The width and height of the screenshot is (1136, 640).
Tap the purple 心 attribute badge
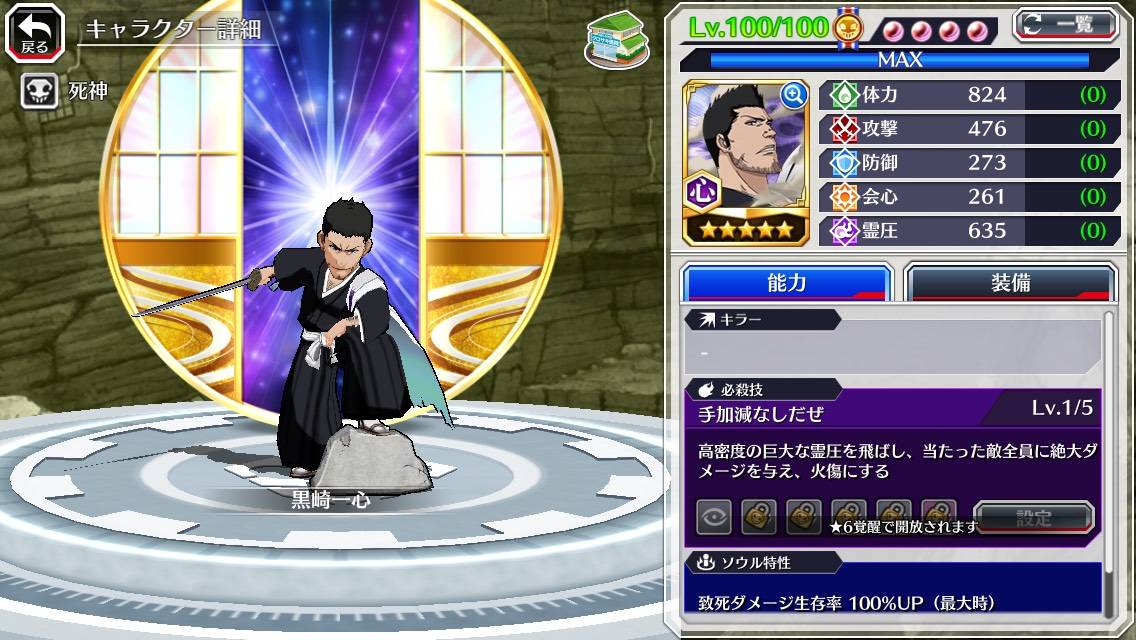pyautogui.click(x=703, y=190)
